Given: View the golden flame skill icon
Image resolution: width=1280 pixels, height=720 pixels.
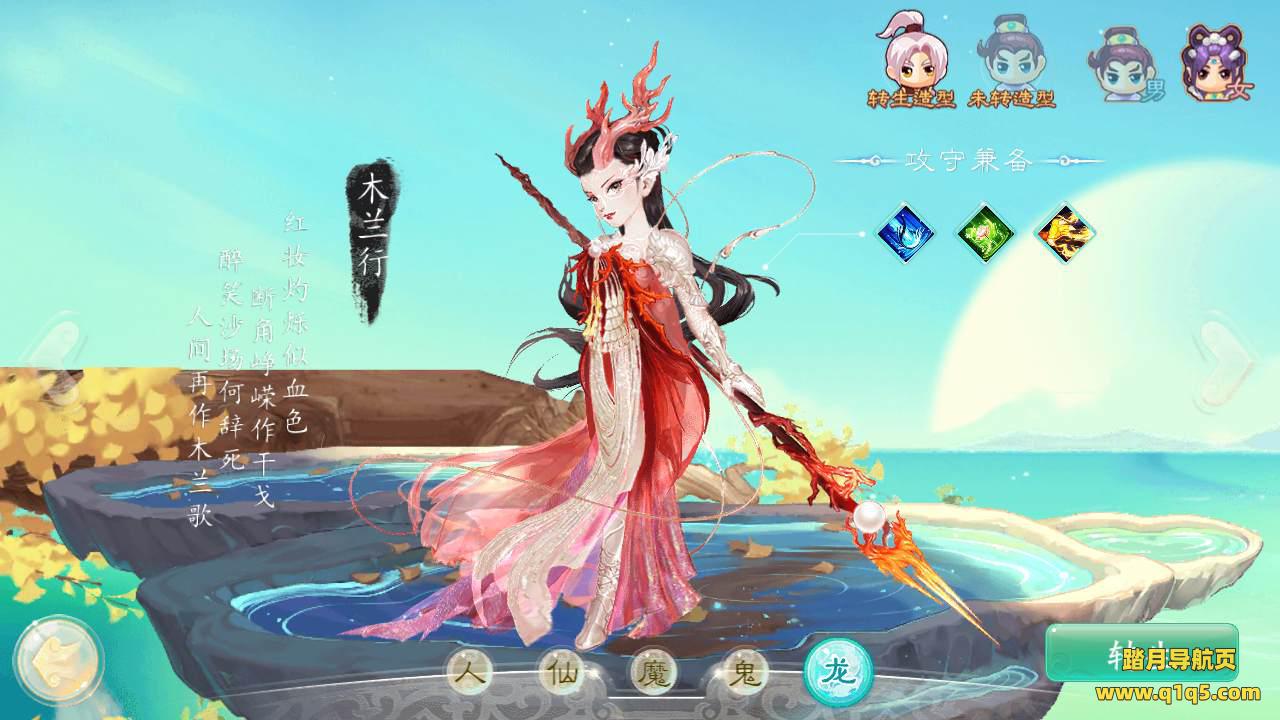Looking at the screenshot, I should [x=1064, y=233].
